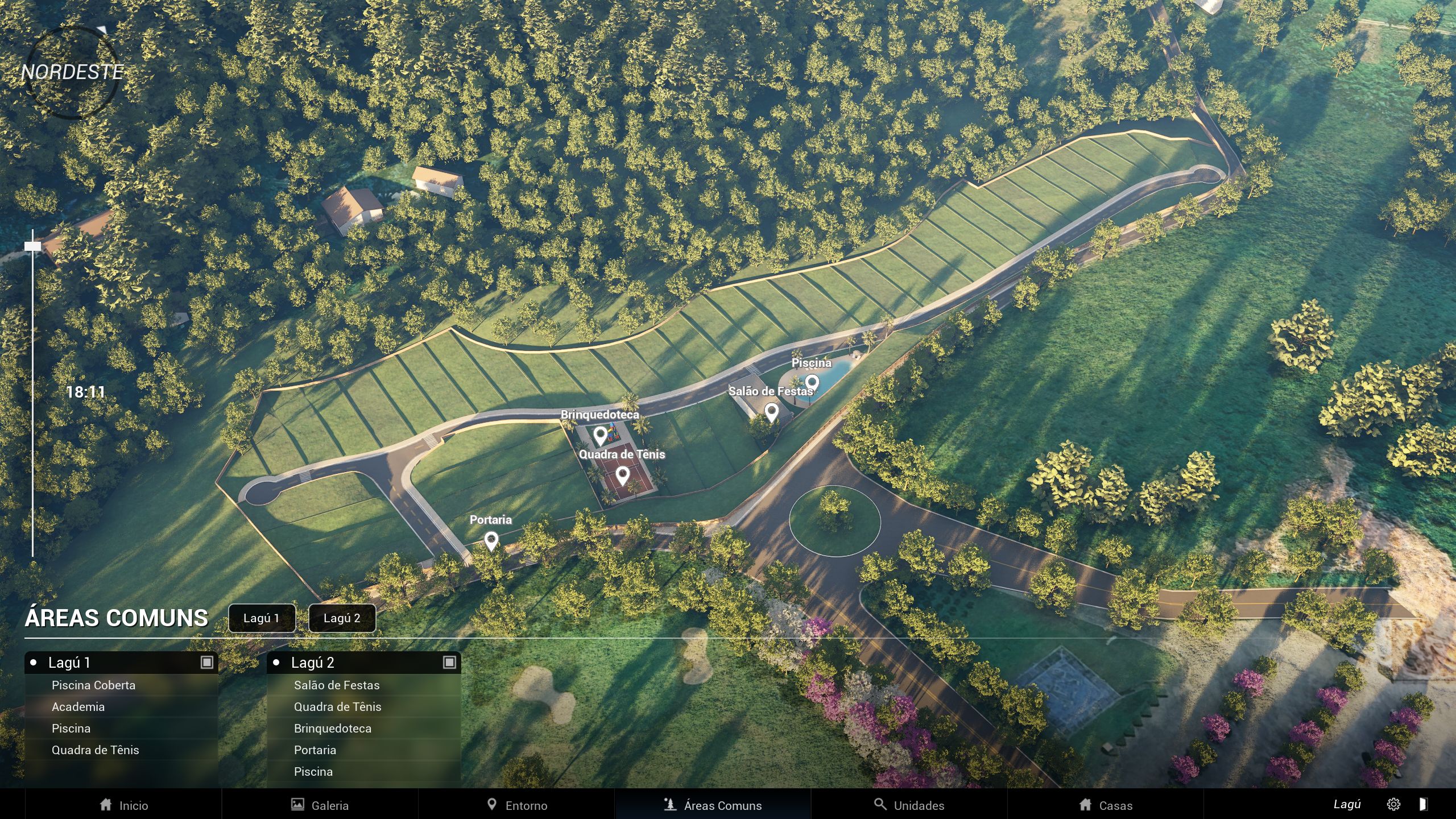
Task: Pick Salão de Festas in the Lagú 2 list
Action: 336,685
